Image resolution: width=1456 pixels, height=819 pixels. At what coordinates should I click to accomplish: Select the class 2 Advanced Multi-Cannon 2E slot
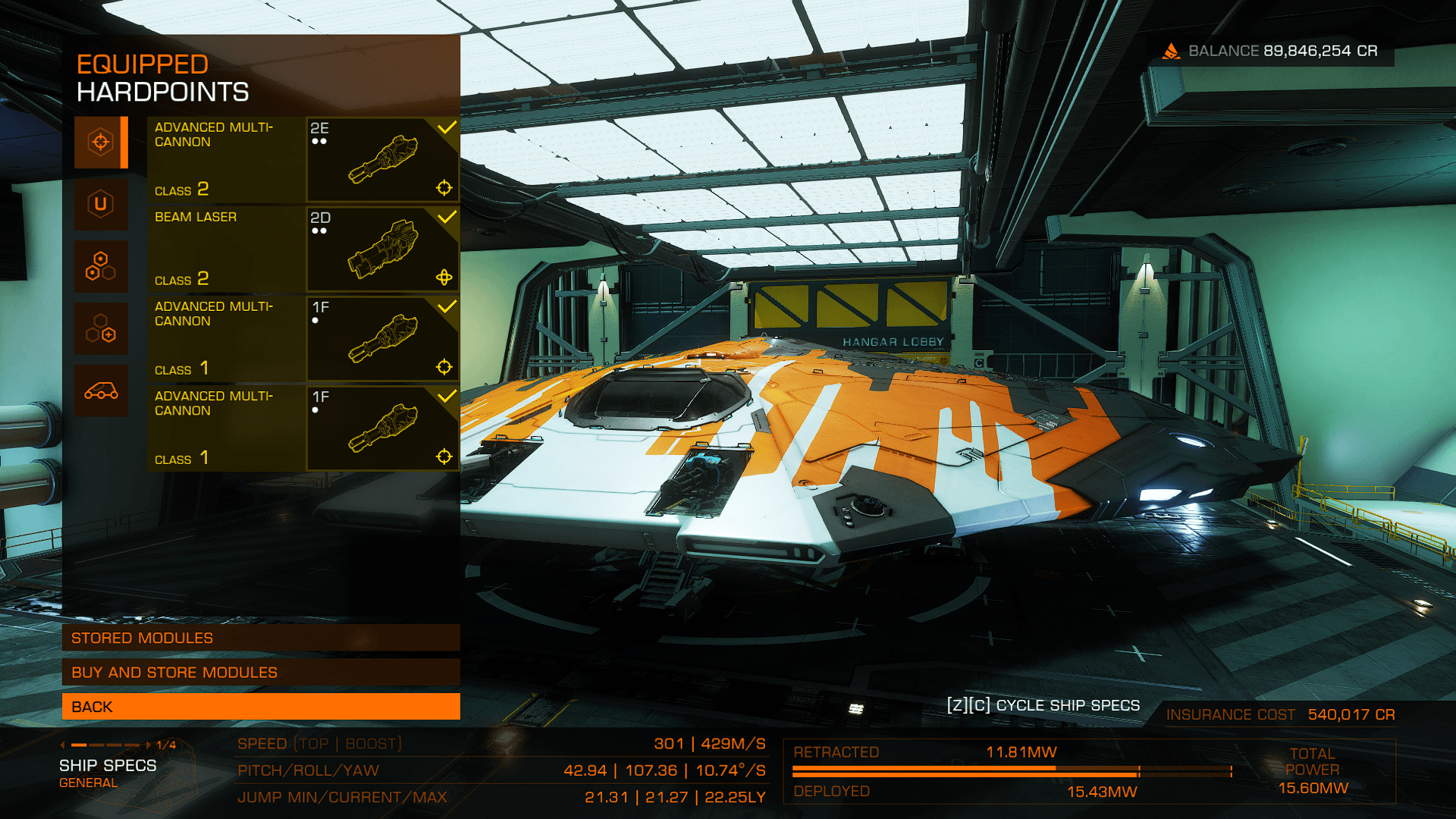[x=303, y=159]
